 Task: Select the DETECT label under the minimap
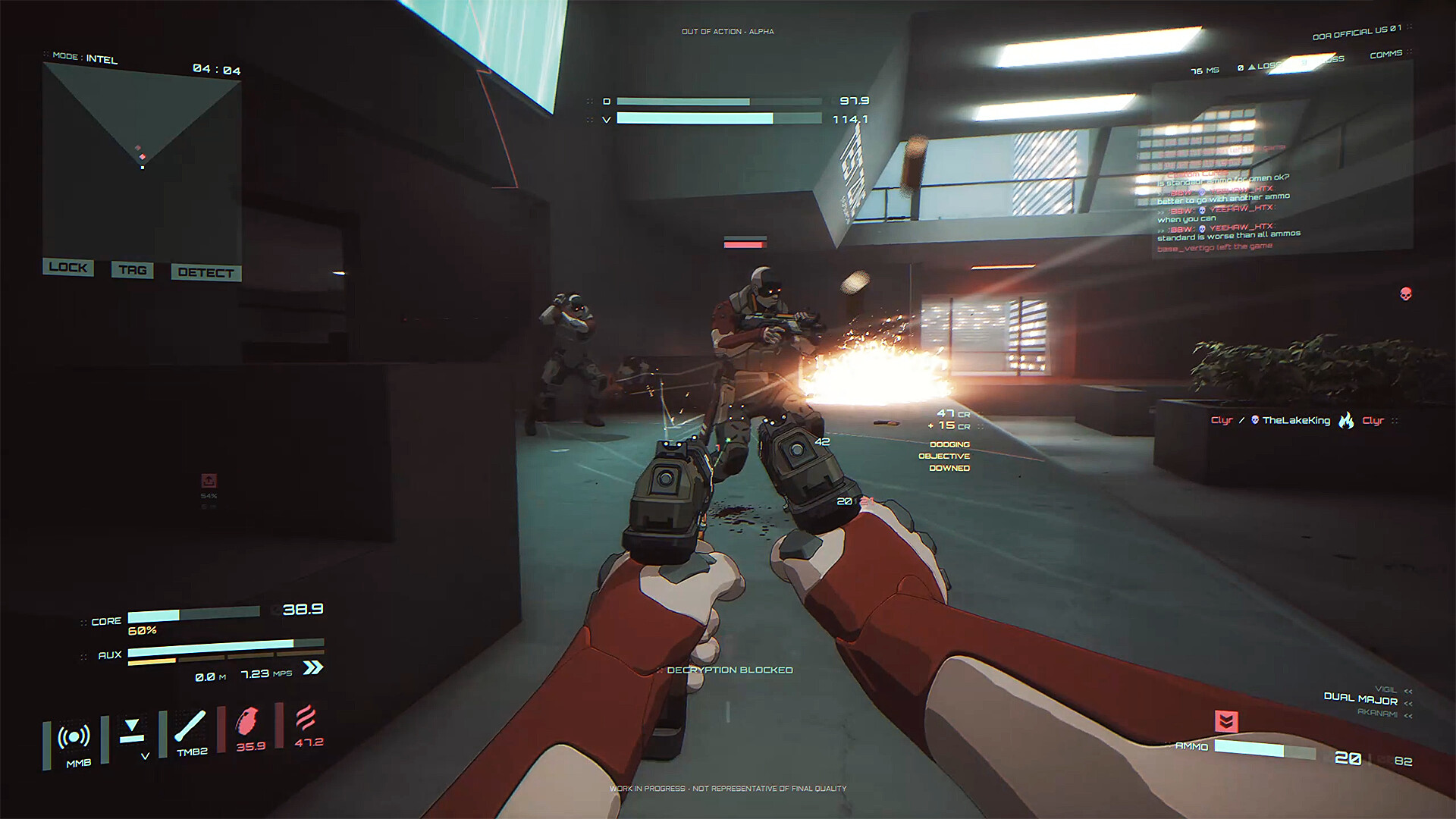pos(206,272)
